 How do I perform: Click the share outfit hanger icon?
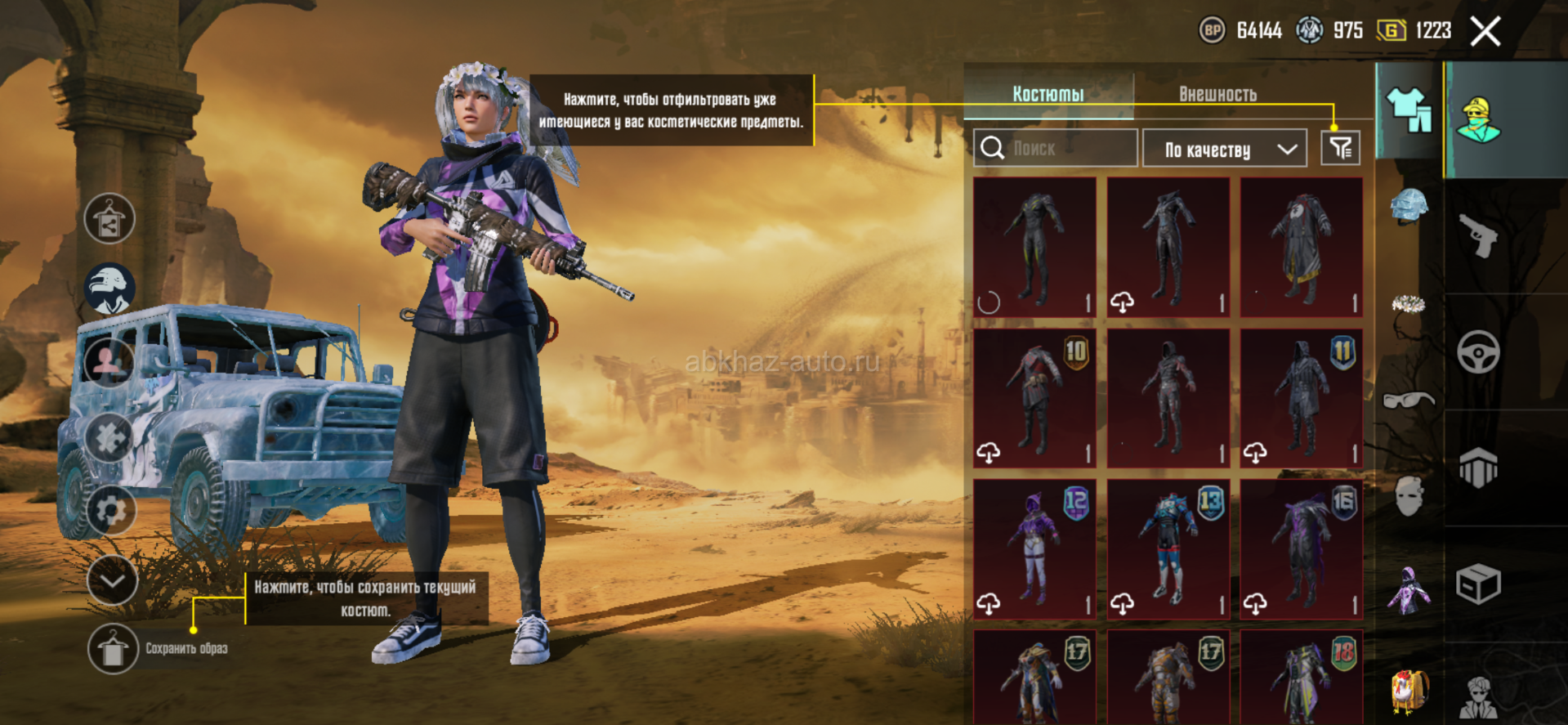tap(109, 219)
